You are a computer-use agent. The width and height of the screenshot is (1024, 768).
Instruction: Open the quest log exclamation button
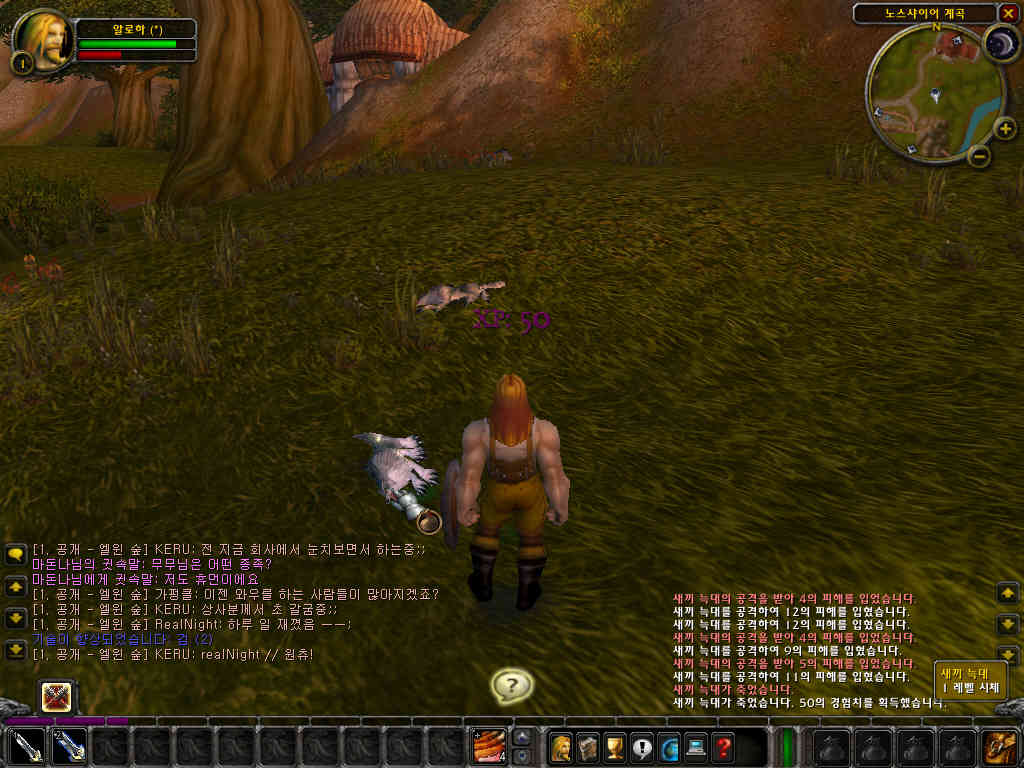pos(642,746)
